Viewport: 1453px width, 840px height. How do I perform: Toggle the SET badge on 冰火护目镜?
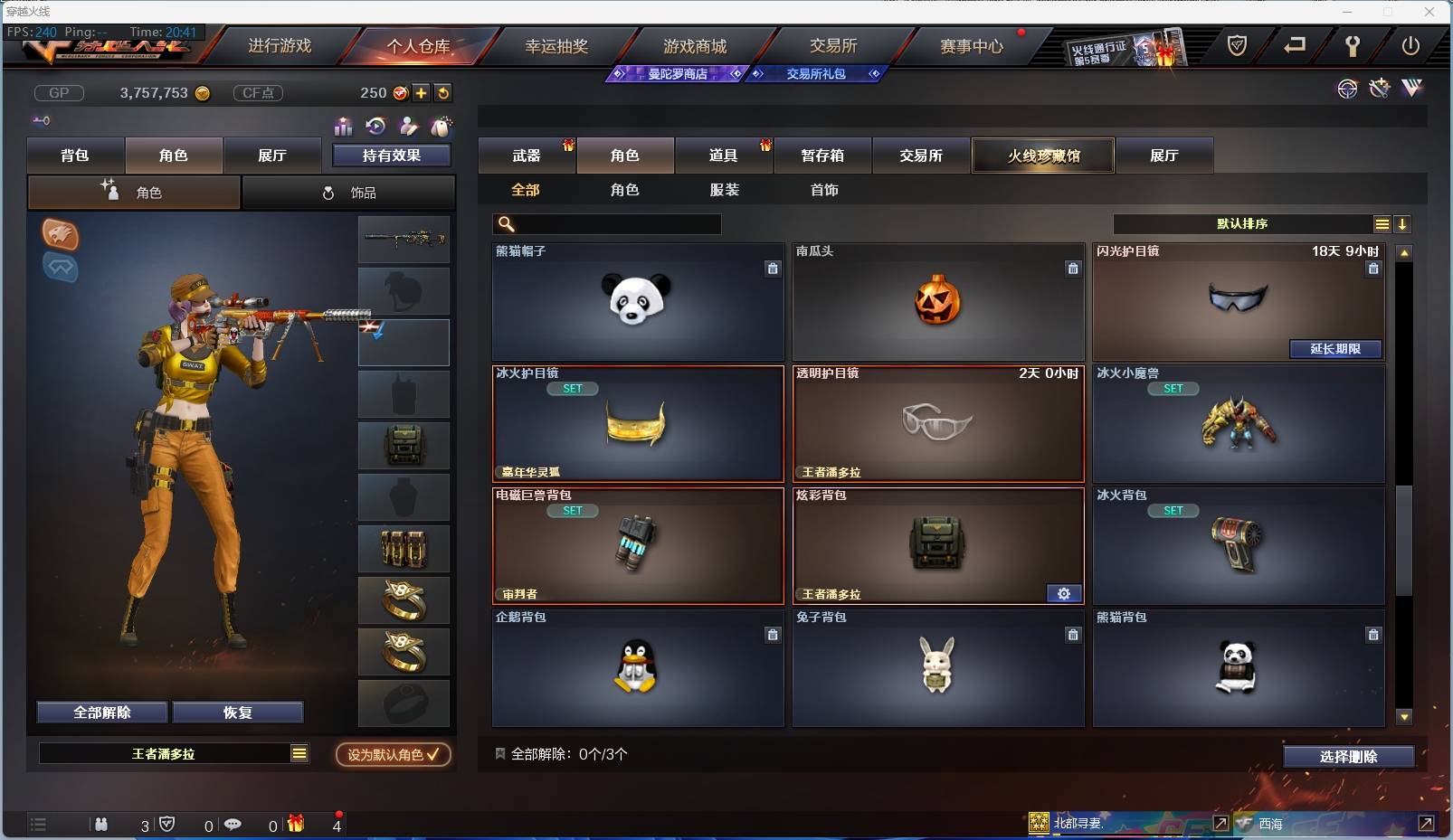pyautogui.click(x=573, y=388)
